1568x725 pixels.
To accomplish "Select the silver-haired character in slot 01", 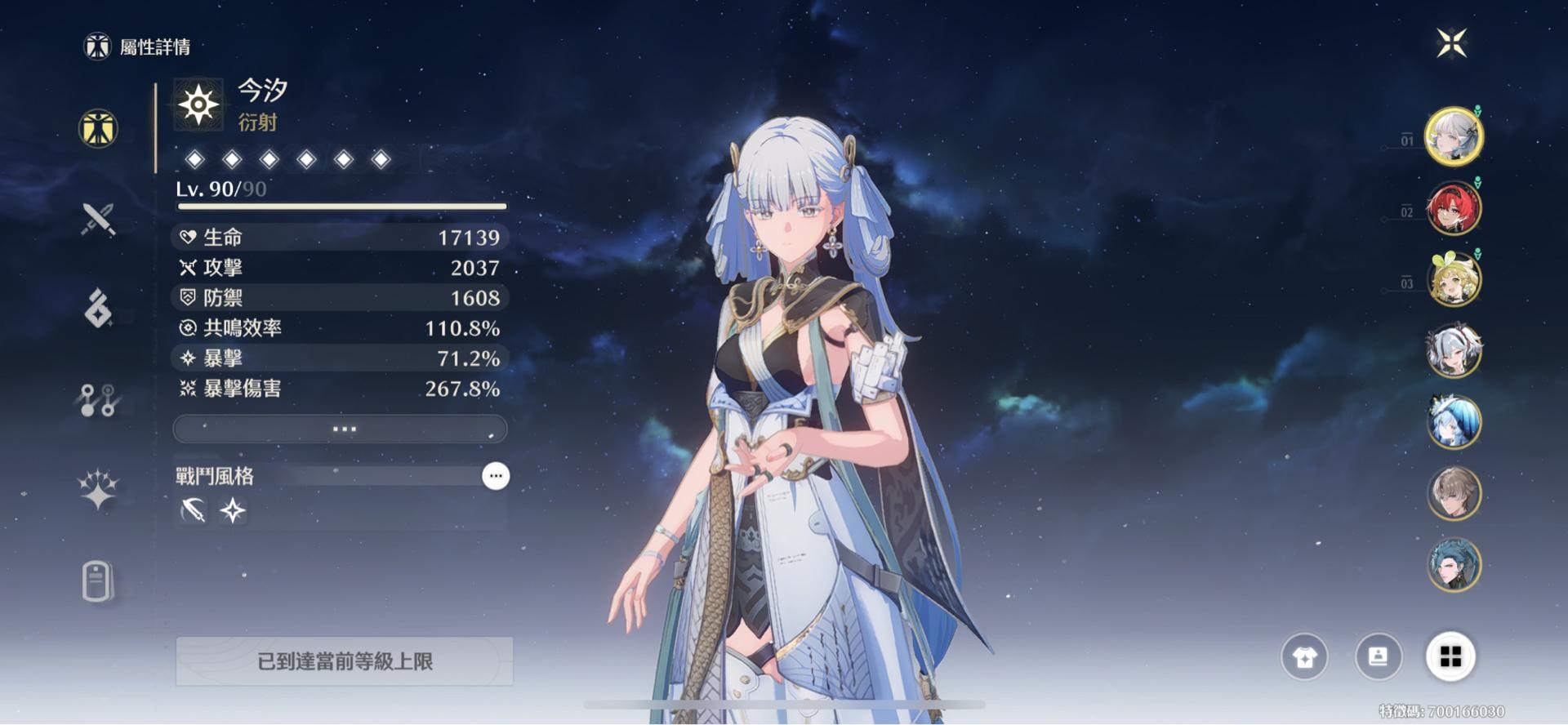I will 1454,136.
